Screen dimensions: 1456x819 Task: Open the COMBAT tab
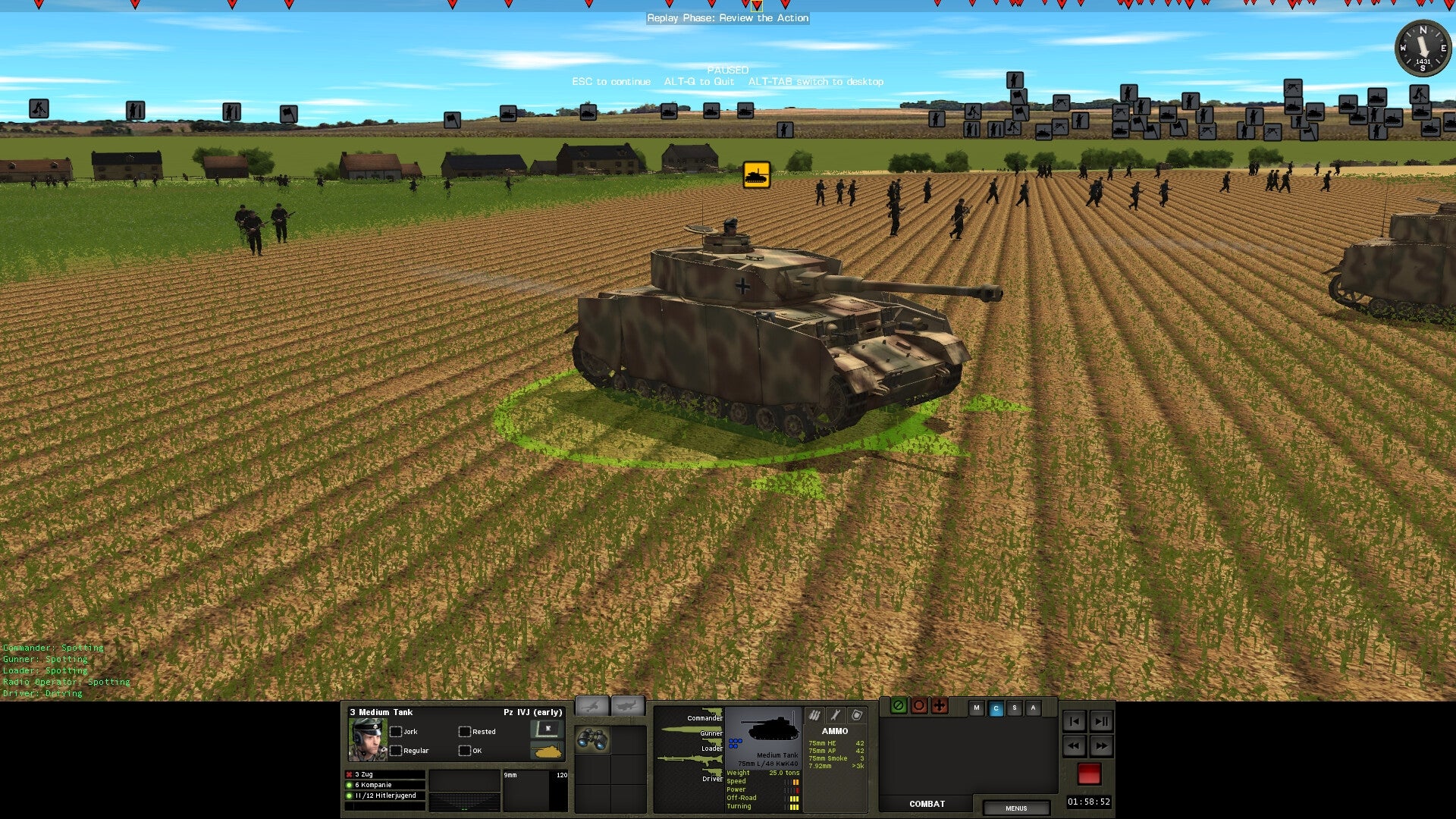[927, 804]
